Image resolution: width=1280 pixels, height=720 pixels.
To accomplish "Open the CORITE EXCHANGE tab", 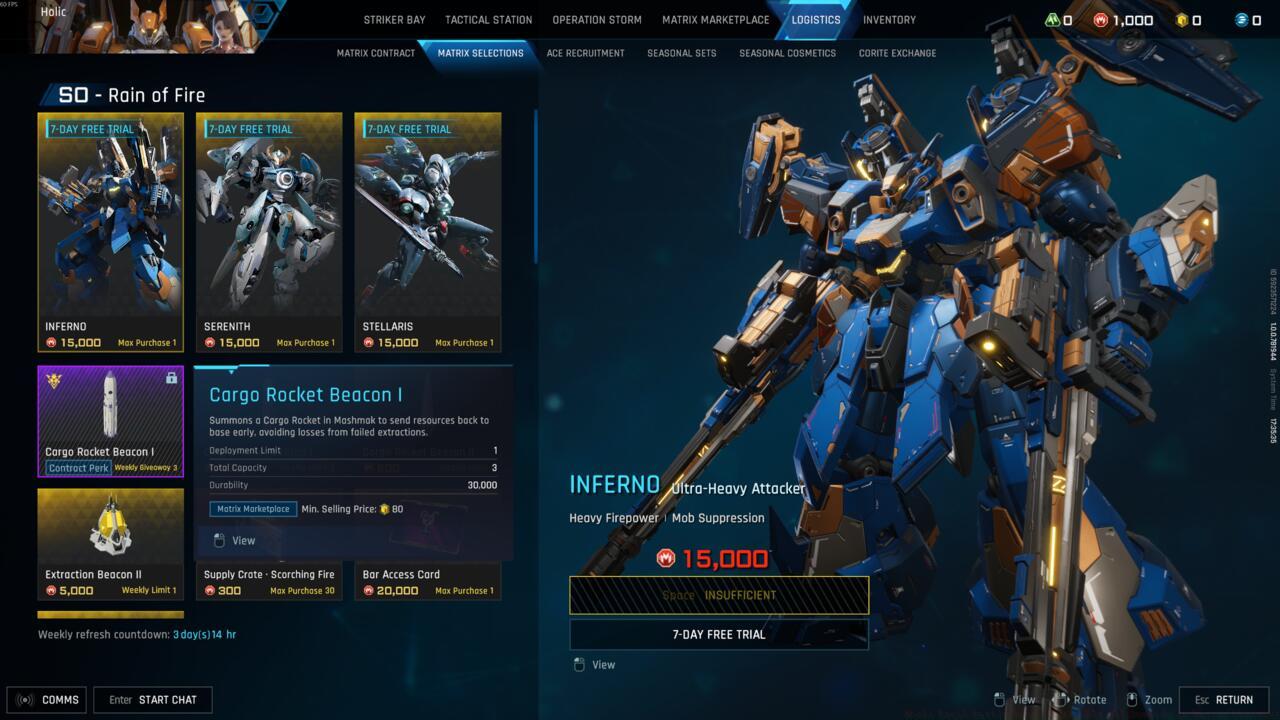I will (897, 52).
